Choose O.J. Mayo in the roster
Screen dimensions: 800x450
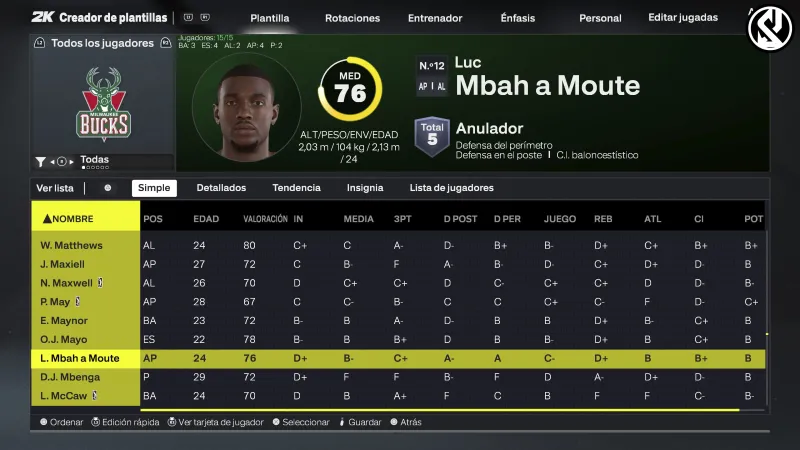point(66,339)
